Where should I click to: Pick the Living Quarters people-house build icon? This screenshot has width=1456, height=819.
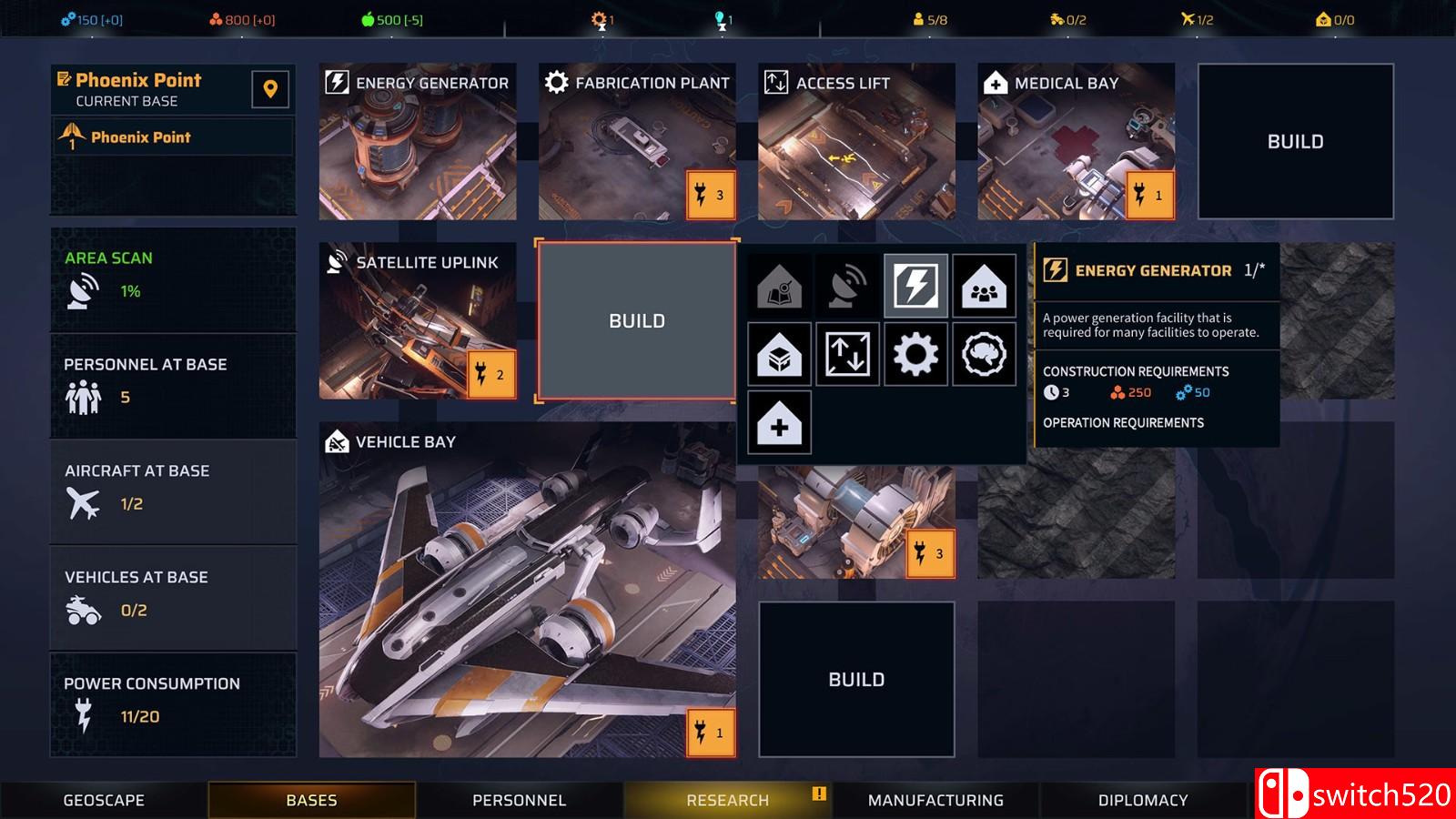click(984, 286)
